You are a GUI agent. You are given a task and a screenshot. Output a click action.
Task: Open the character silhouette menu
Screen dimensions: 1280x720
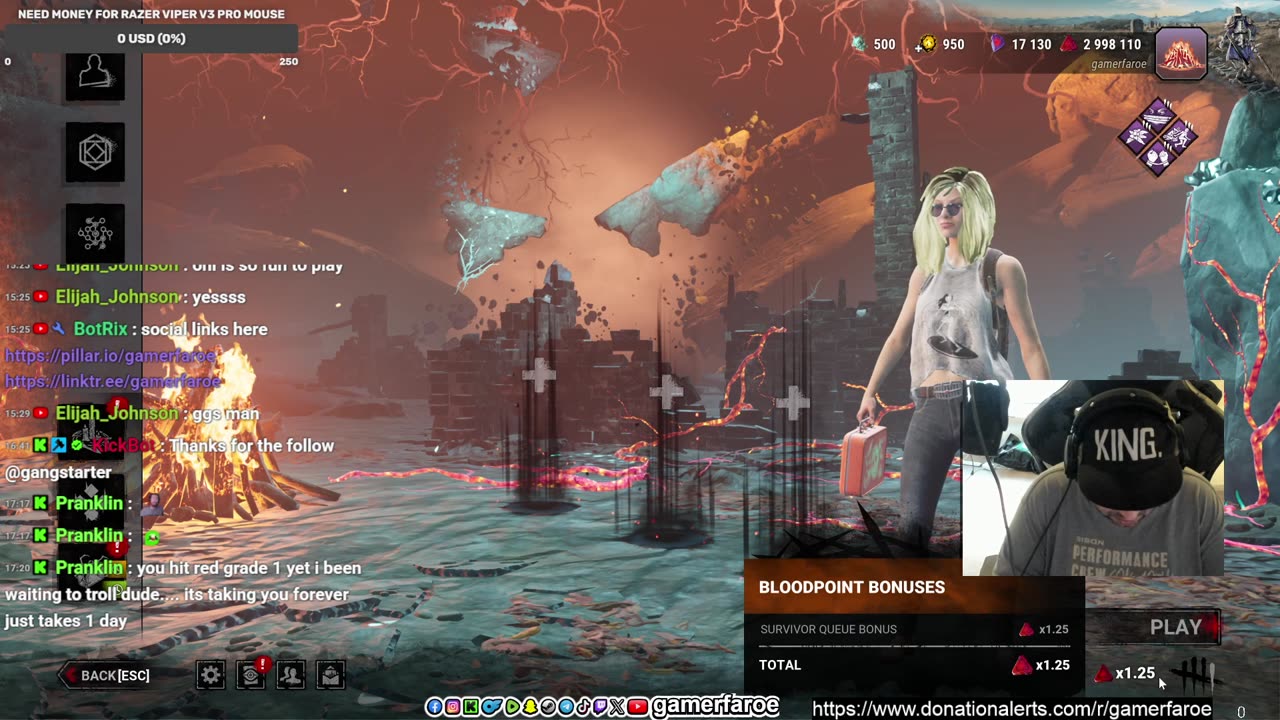pos(95,72)
